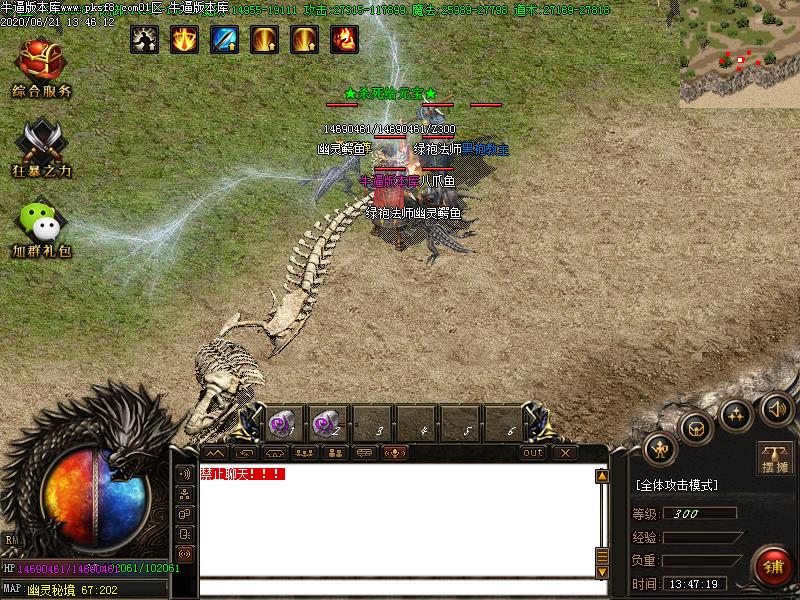800x600 pixels.
Task: Toggle the microphone voice chat button
Action: click(395, 453)
